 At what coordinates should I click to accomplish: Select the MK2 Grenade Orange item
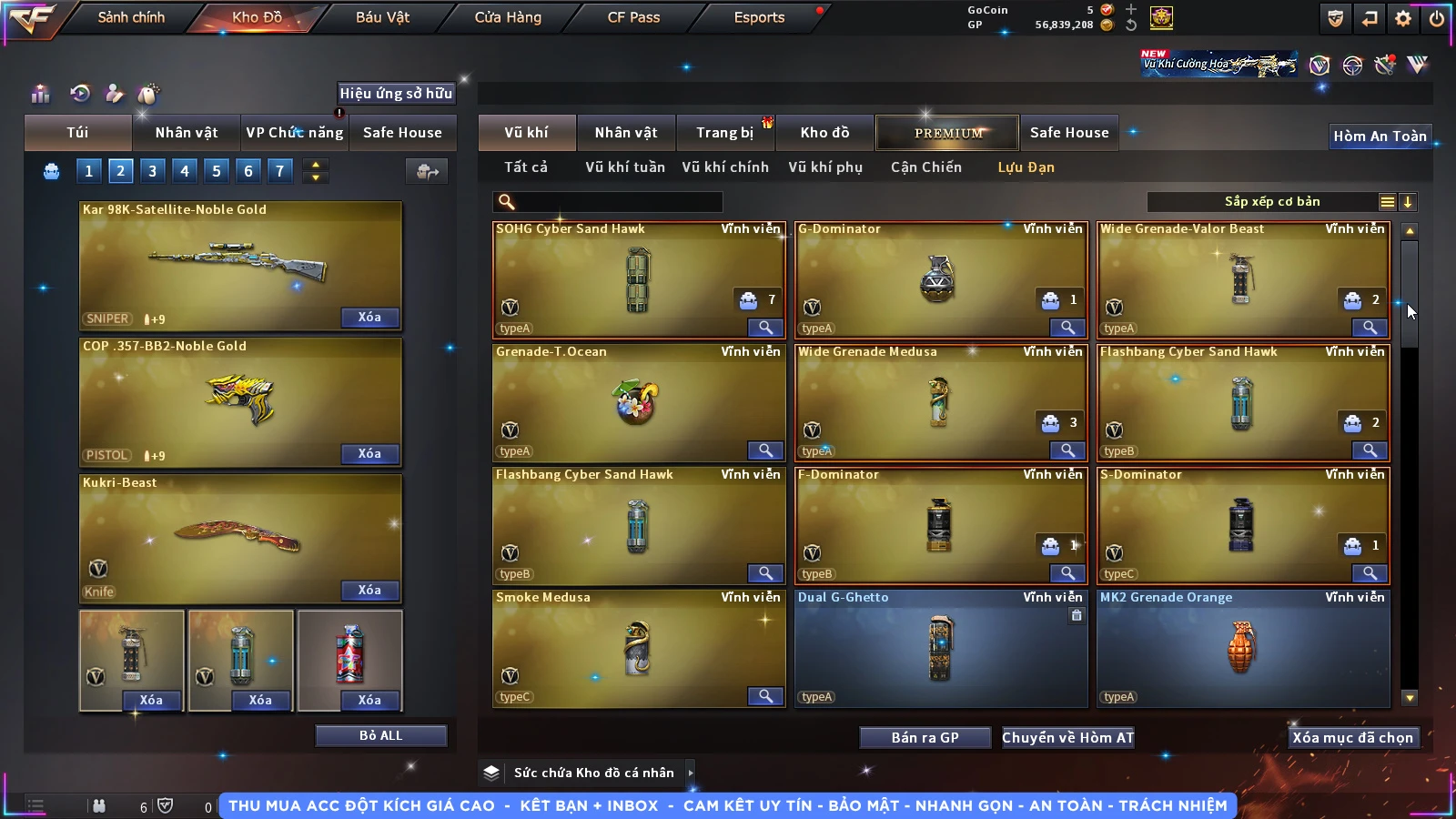tap(1242, 648)
